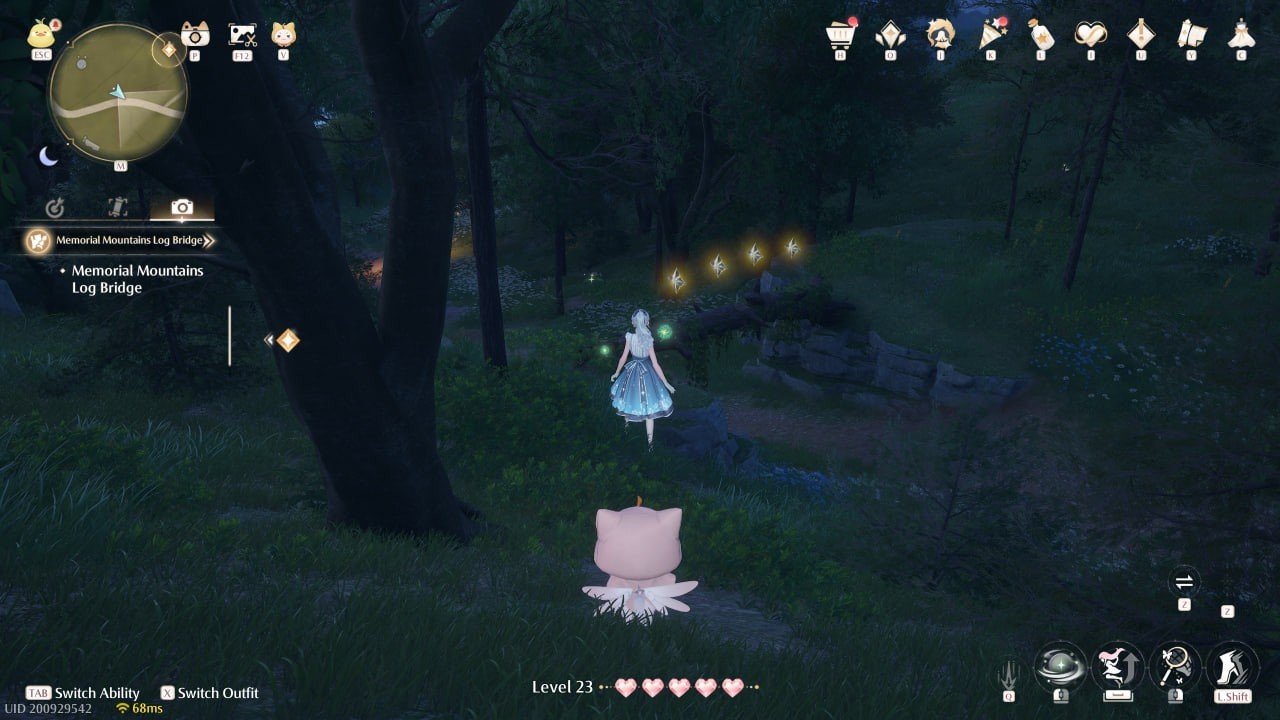Open the diamond-winged emblem menu
This screenshot has height=720, width=1280.
pyautogui.click(x=890, y=35)
